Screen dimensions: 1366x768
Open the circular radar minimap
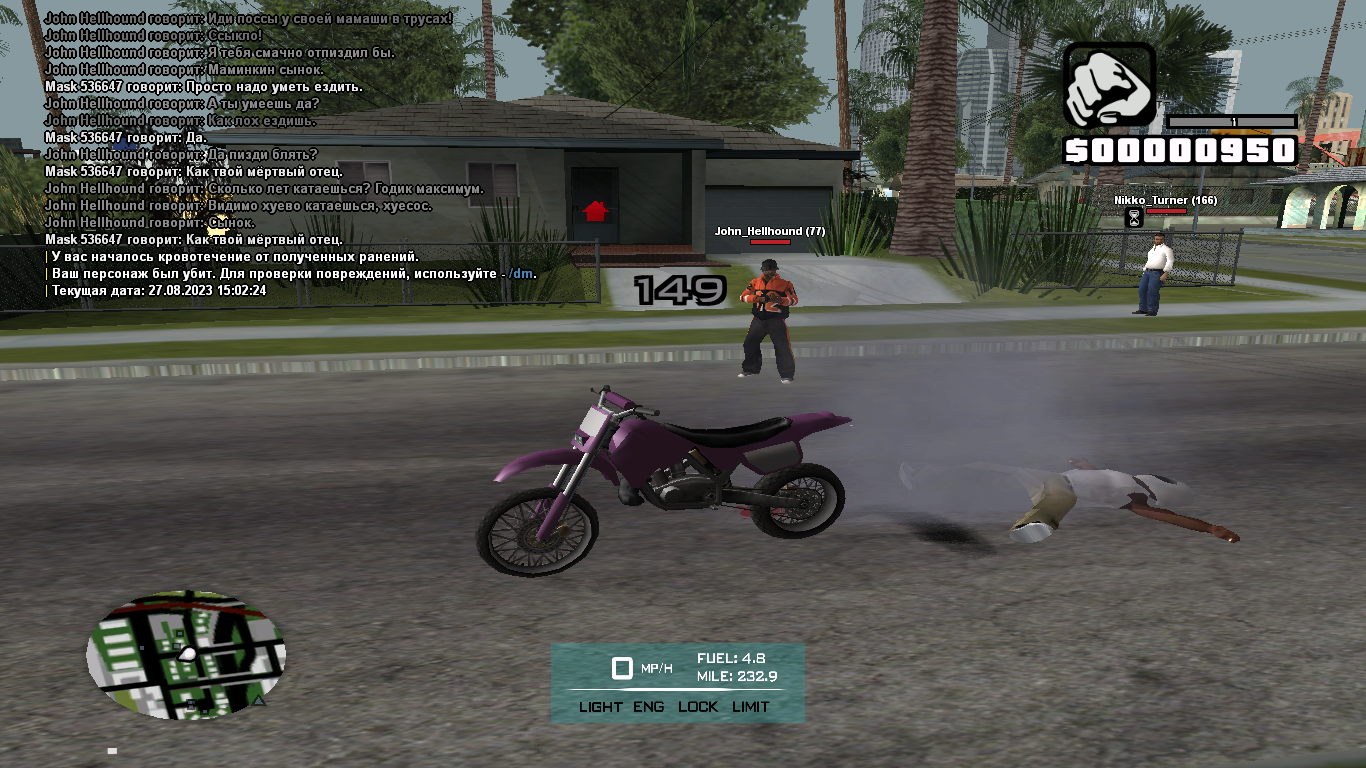pos(186,654)
